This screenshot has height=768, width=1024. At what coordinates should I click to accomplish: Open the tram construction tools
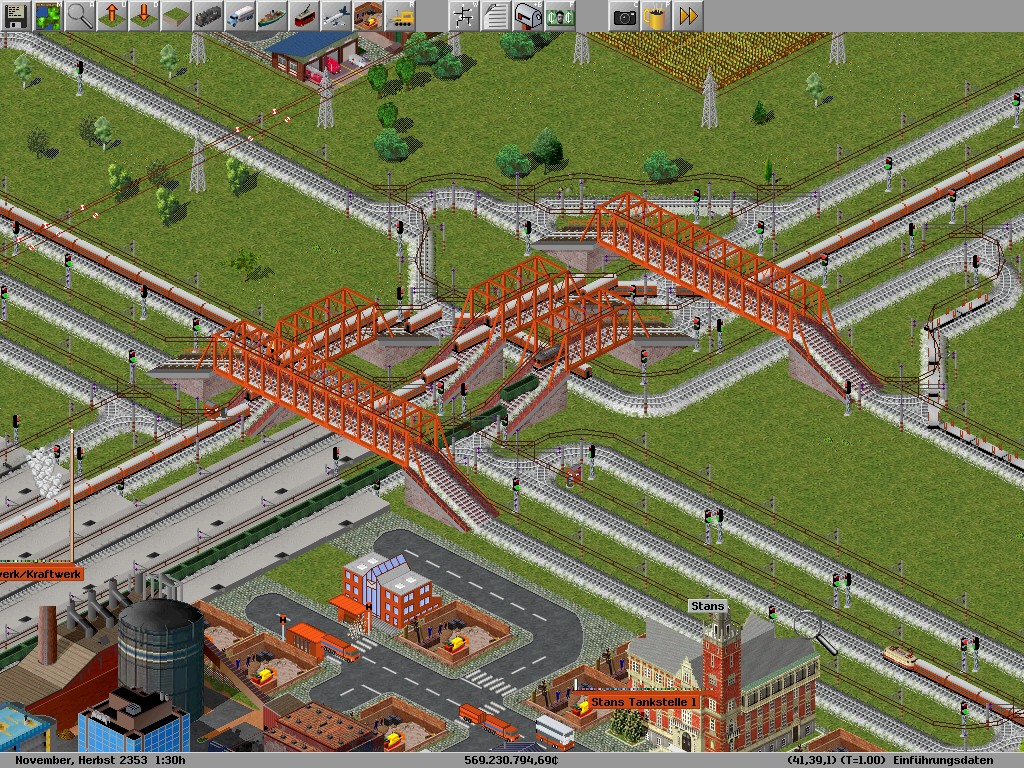click(x=304, y=16)
